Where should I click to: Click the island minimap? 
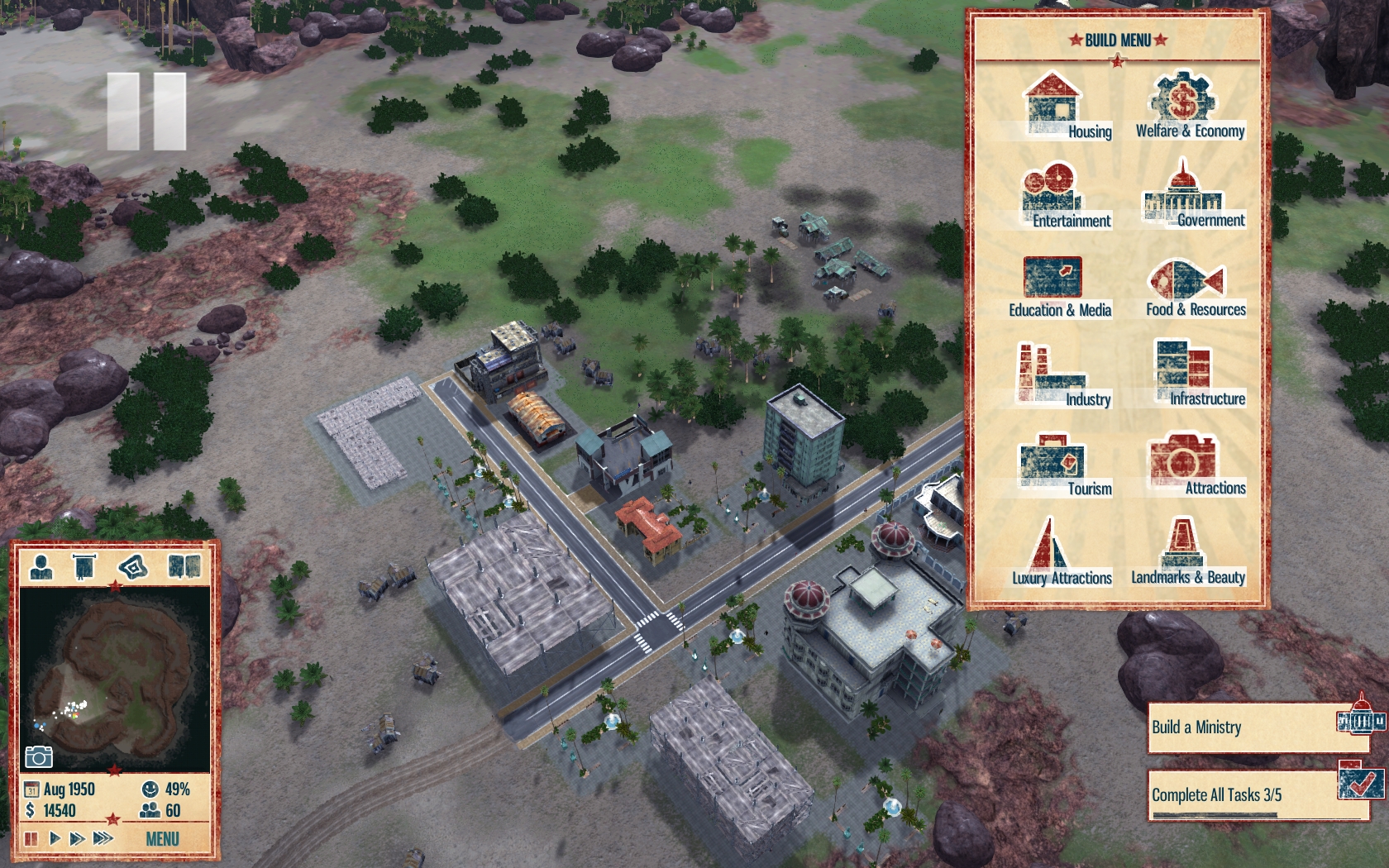tap(114, 678)
